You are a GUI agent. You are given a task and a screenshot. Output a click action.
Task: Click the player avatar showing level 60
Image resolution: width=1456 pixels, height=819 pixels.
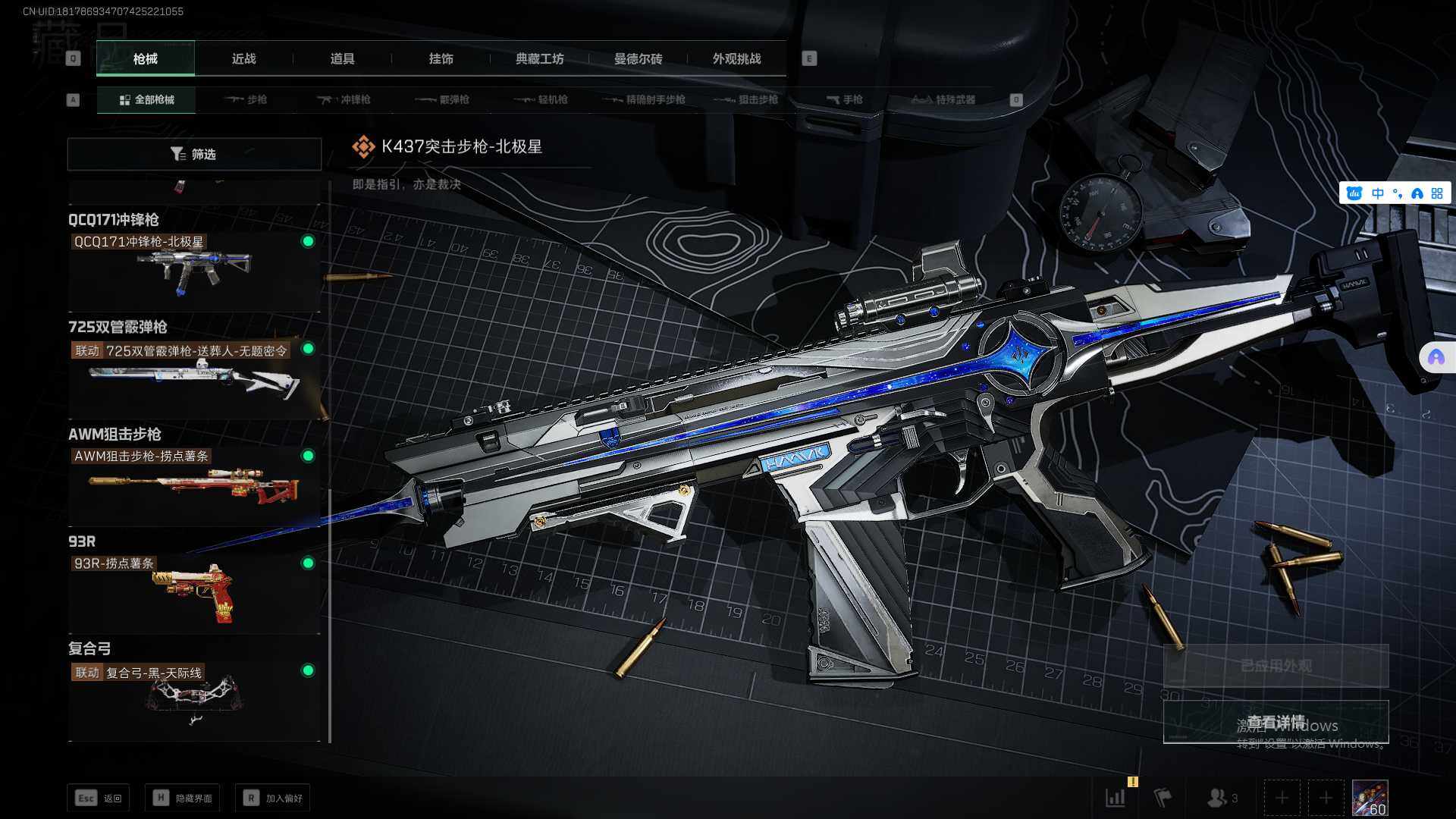click(x=1370, y=798)
